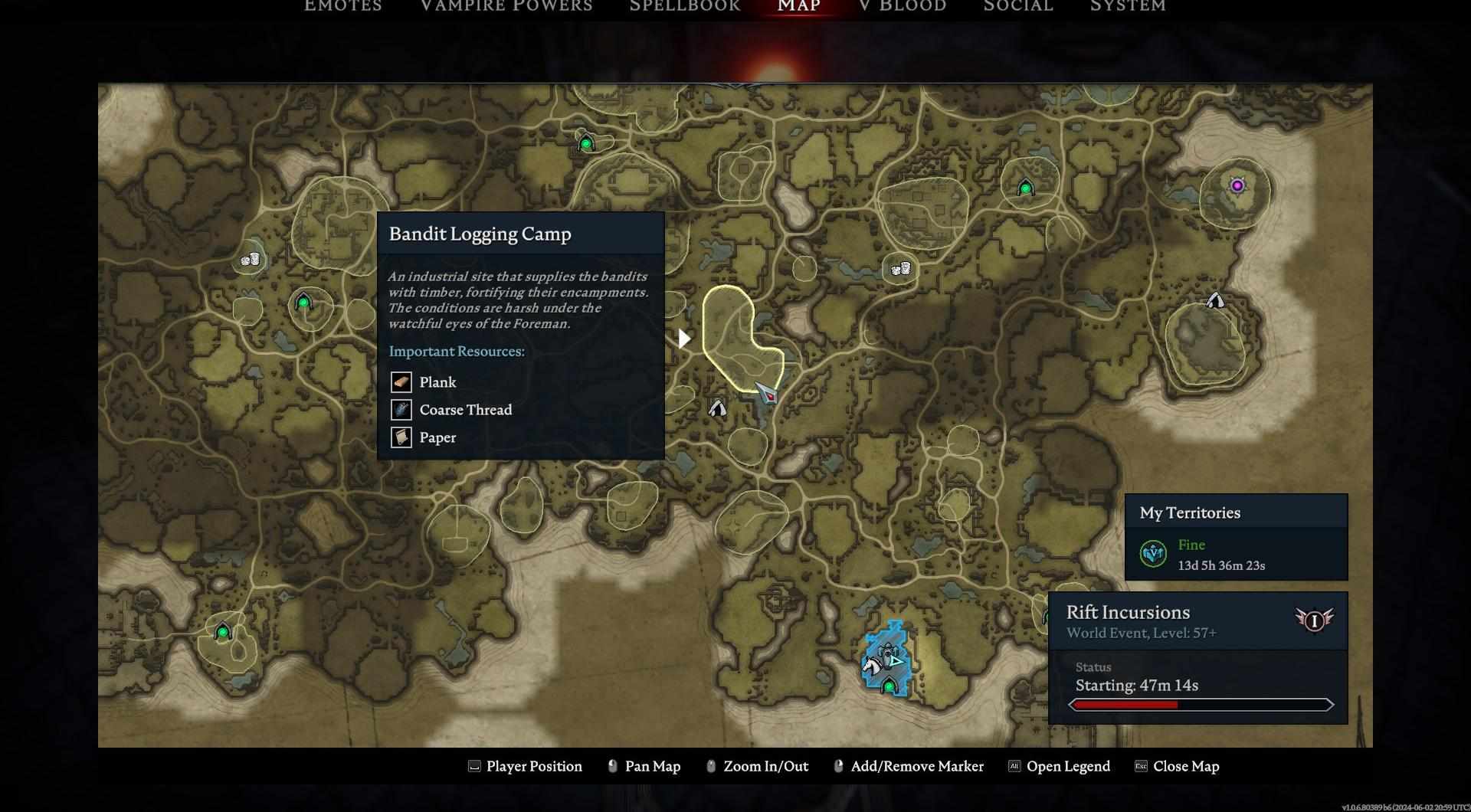Screen dimensions: 1471x812
Task: Open the Vampire Powers tab
Action: click(506, 6)
